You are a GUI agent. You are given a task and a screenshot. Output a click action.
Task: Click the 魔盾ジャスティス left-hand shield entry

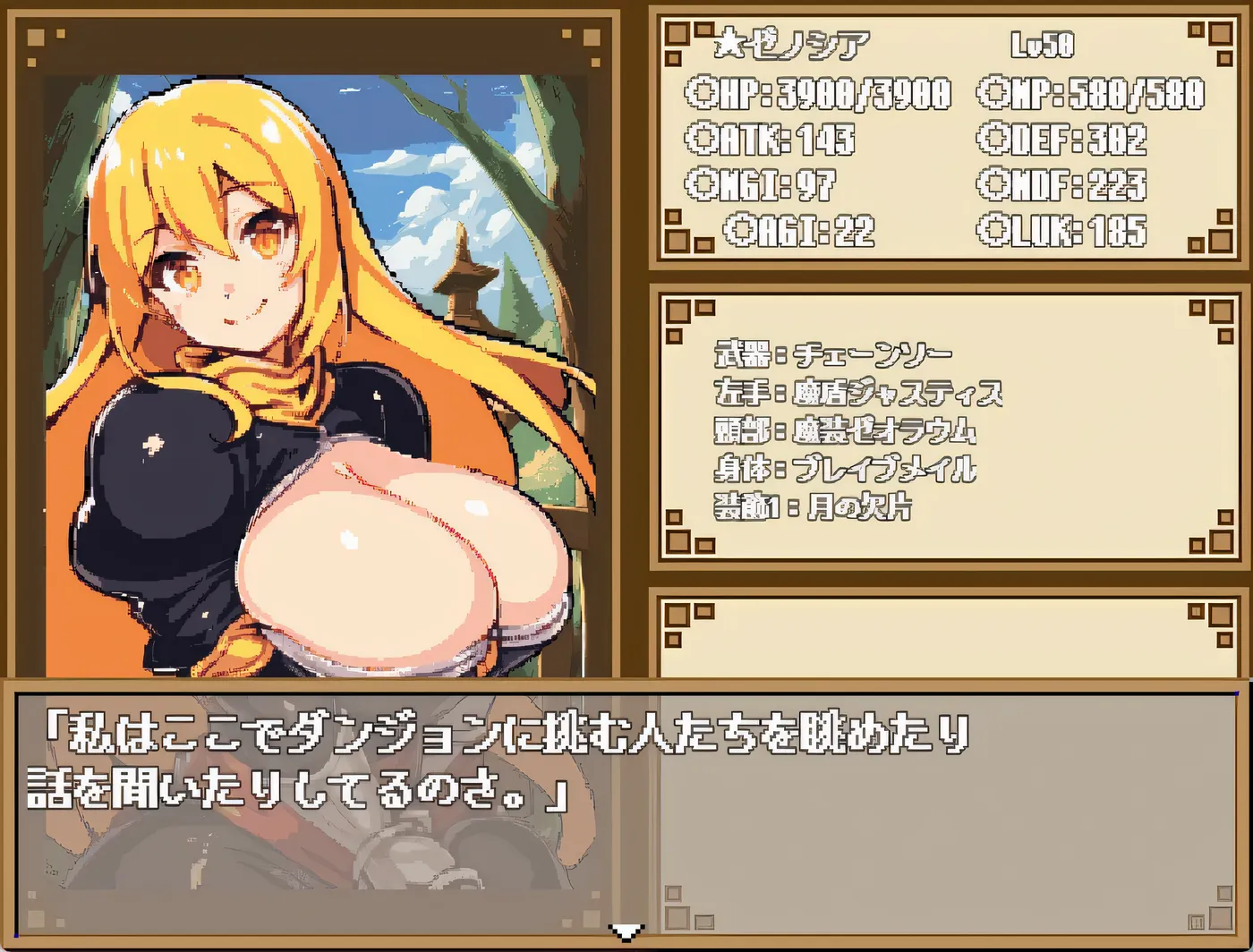pyautogui.click(x=859, y=391)
